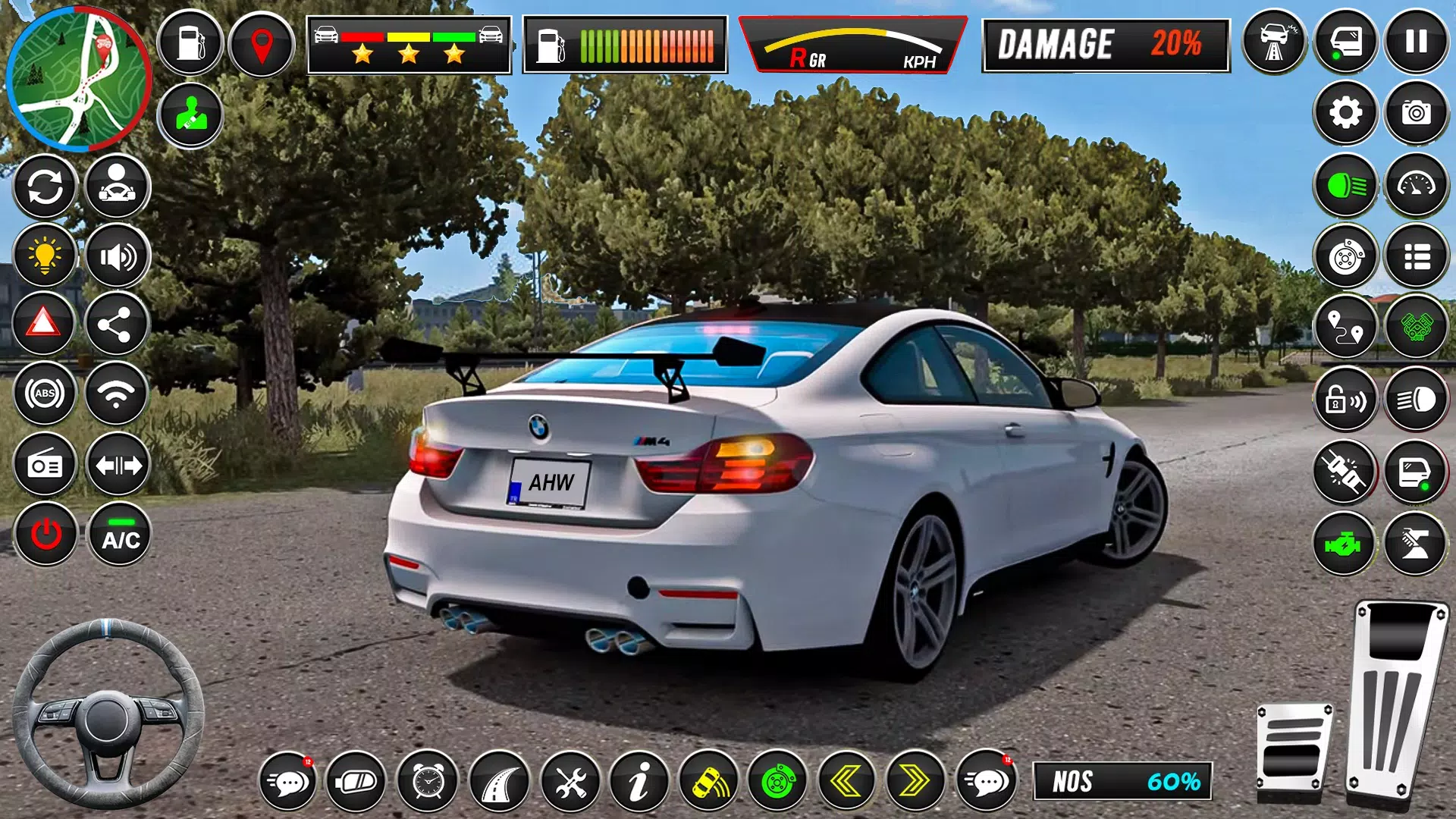1456x819 pixels.
Task: Toggle the speaker sound button
Action: click(118, 257)
